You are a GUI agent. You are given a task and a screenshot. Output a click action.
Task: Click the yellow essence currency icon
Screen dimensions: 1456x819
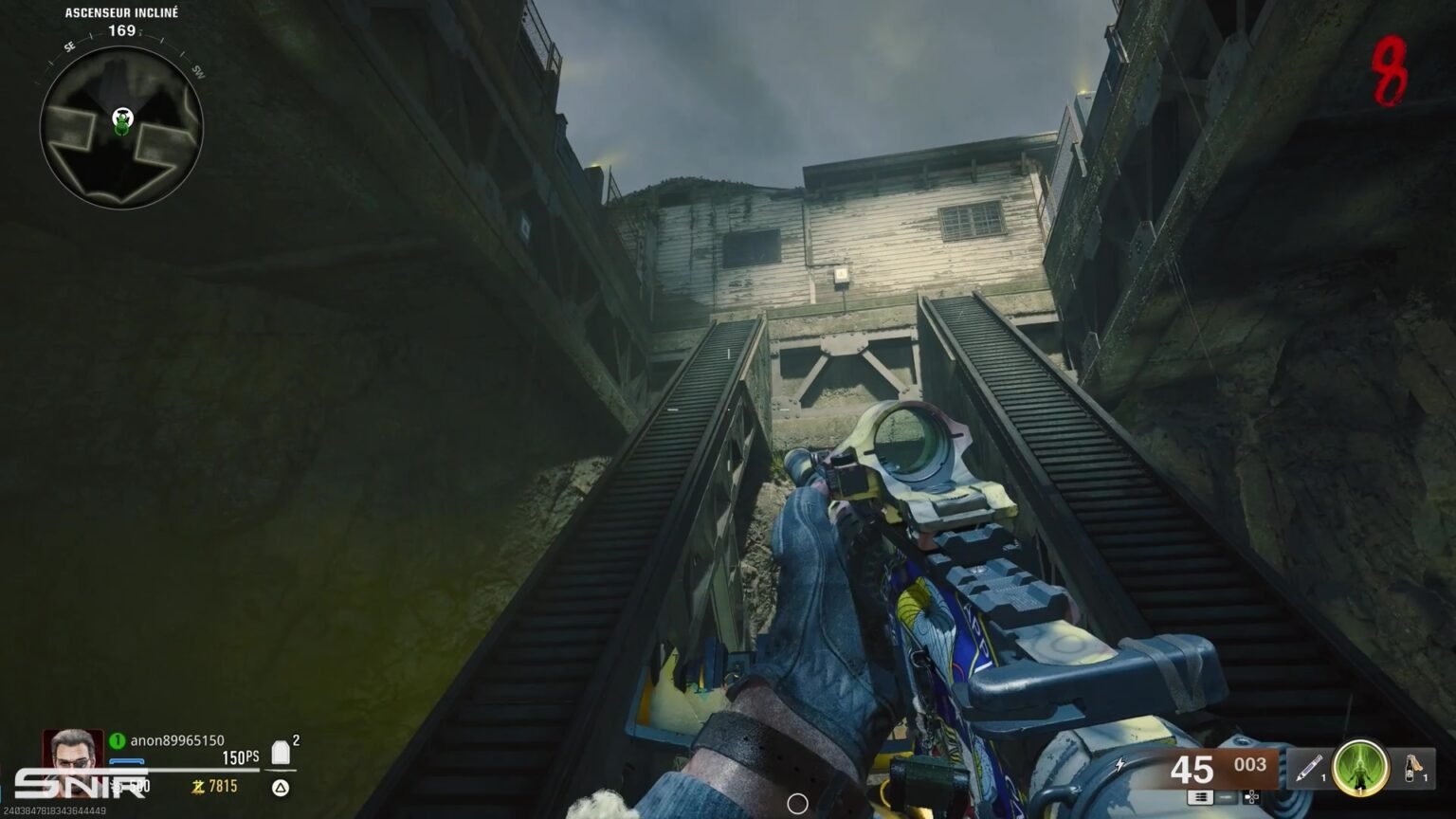click(x=199, y=787)
